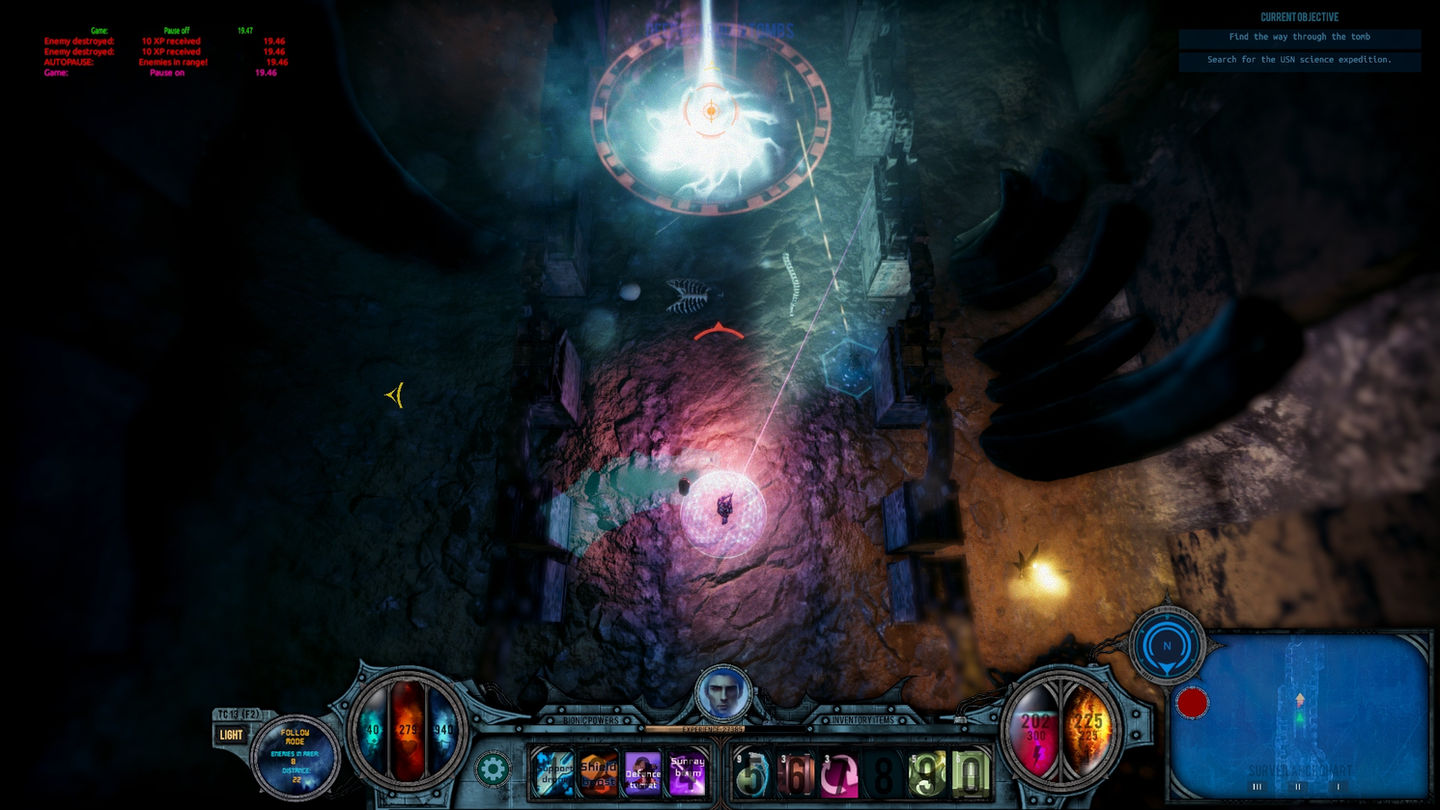Use the green item in slot 9

(x=927, y=774)
